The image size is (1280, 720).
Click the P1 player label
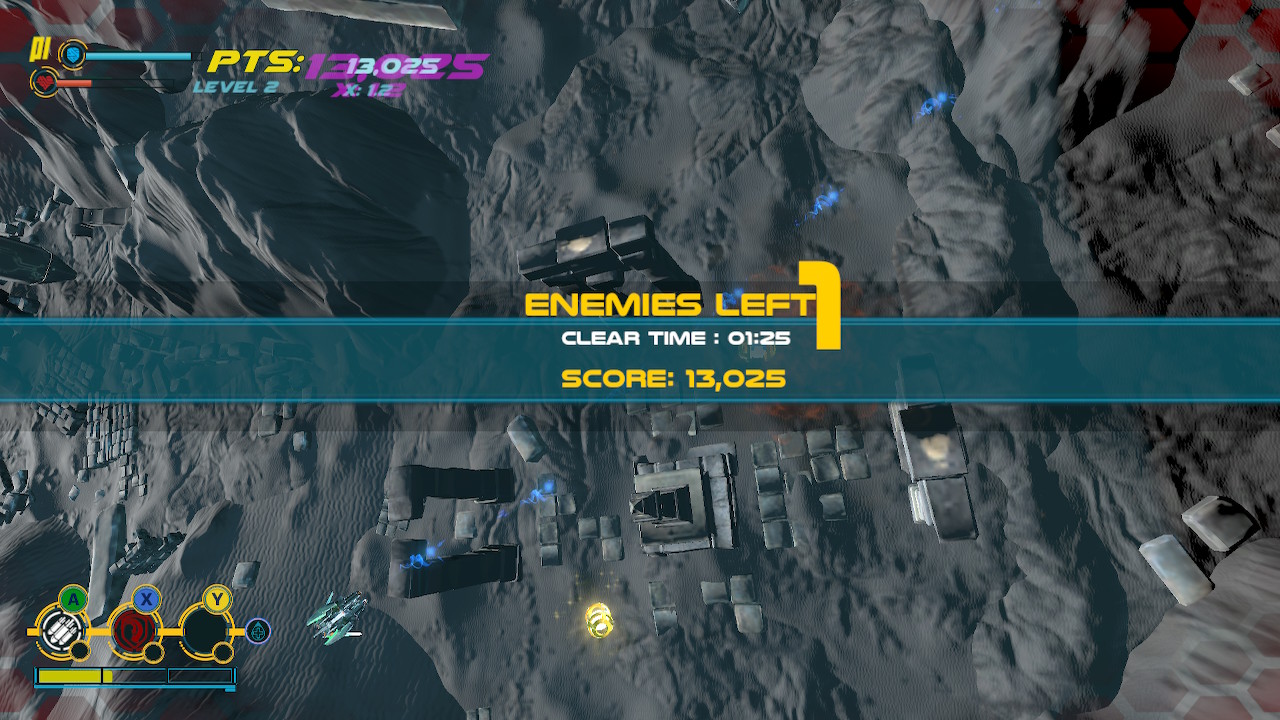click(41, 48)
